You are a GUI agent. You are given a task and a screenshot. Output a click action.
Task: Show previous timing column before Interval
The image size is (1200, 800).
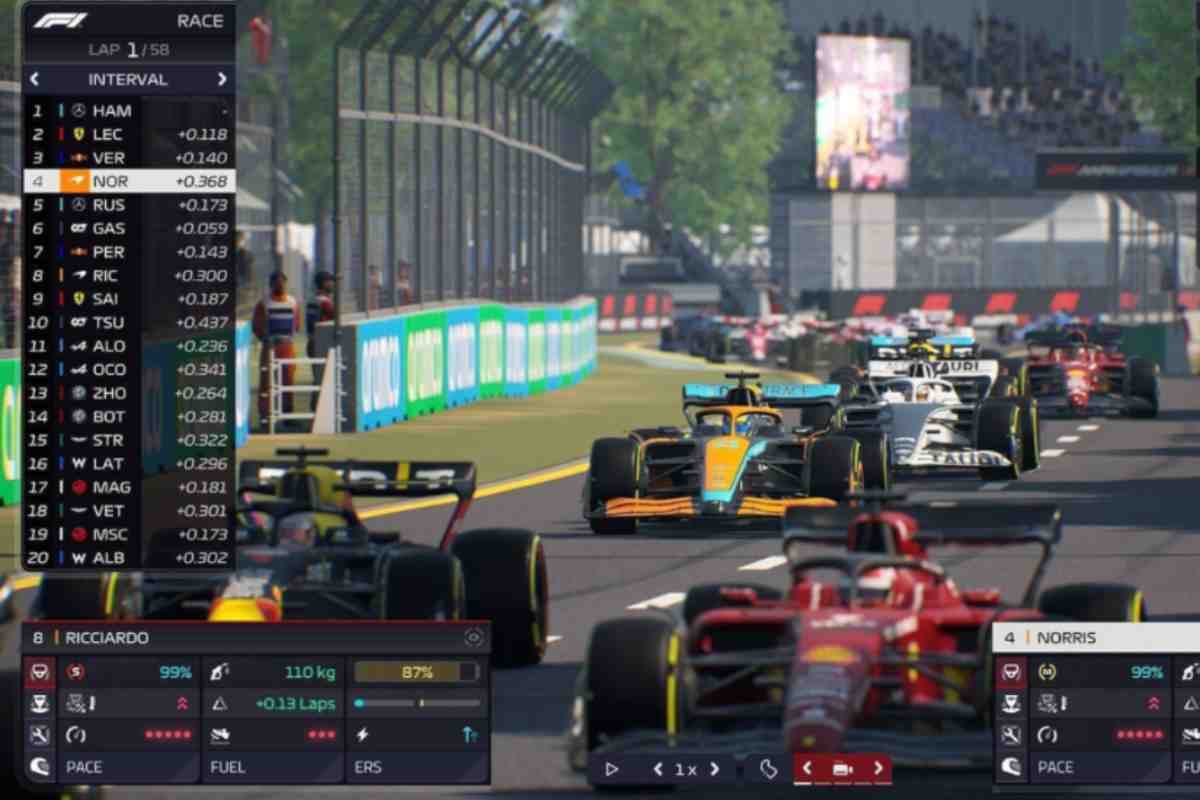click(x=35, y=79)
